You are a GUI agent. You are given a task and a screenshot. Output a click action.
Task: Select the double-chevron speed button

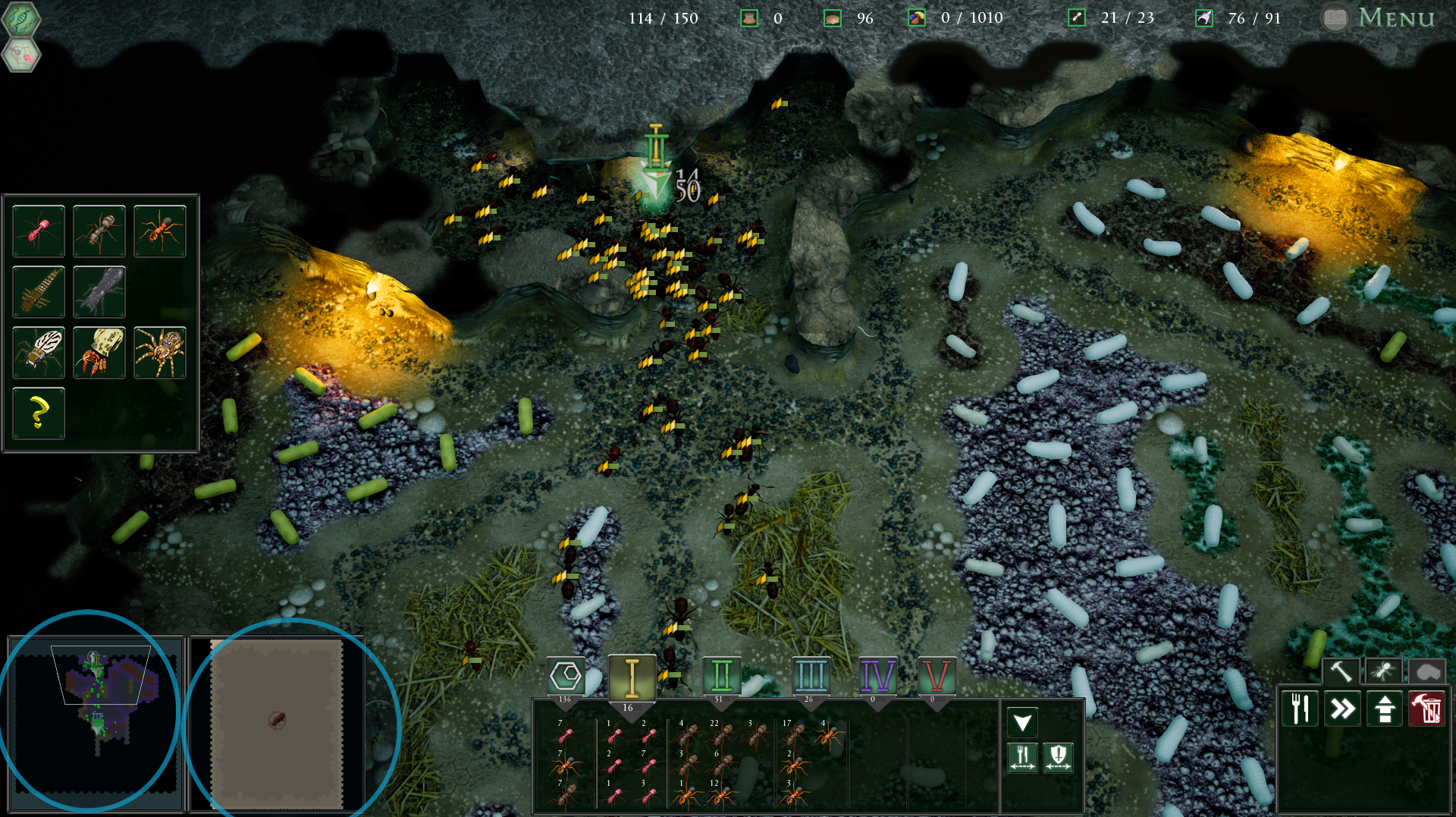point(1342,709)
